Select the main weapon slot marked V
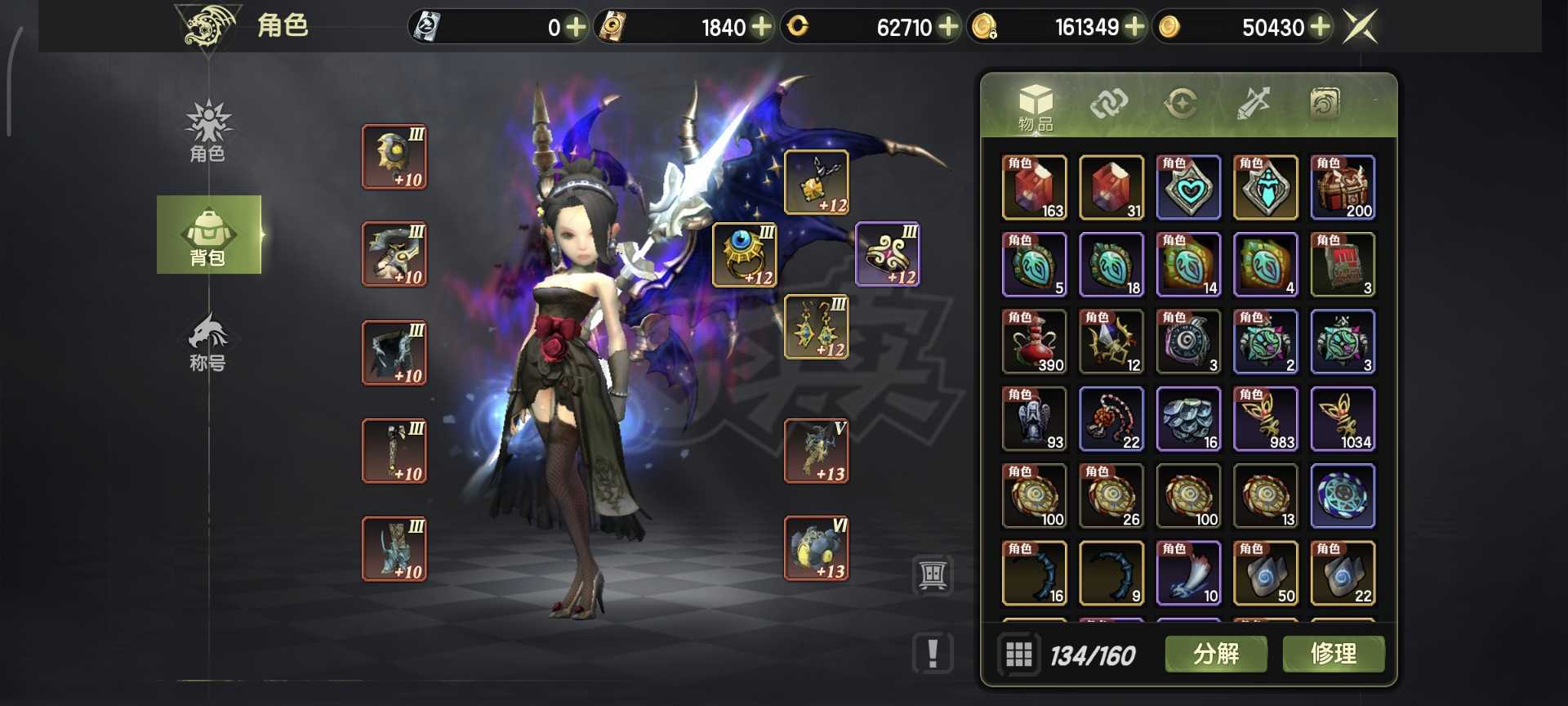Screen dimensions: 1568x706 (x=816, y=451)
